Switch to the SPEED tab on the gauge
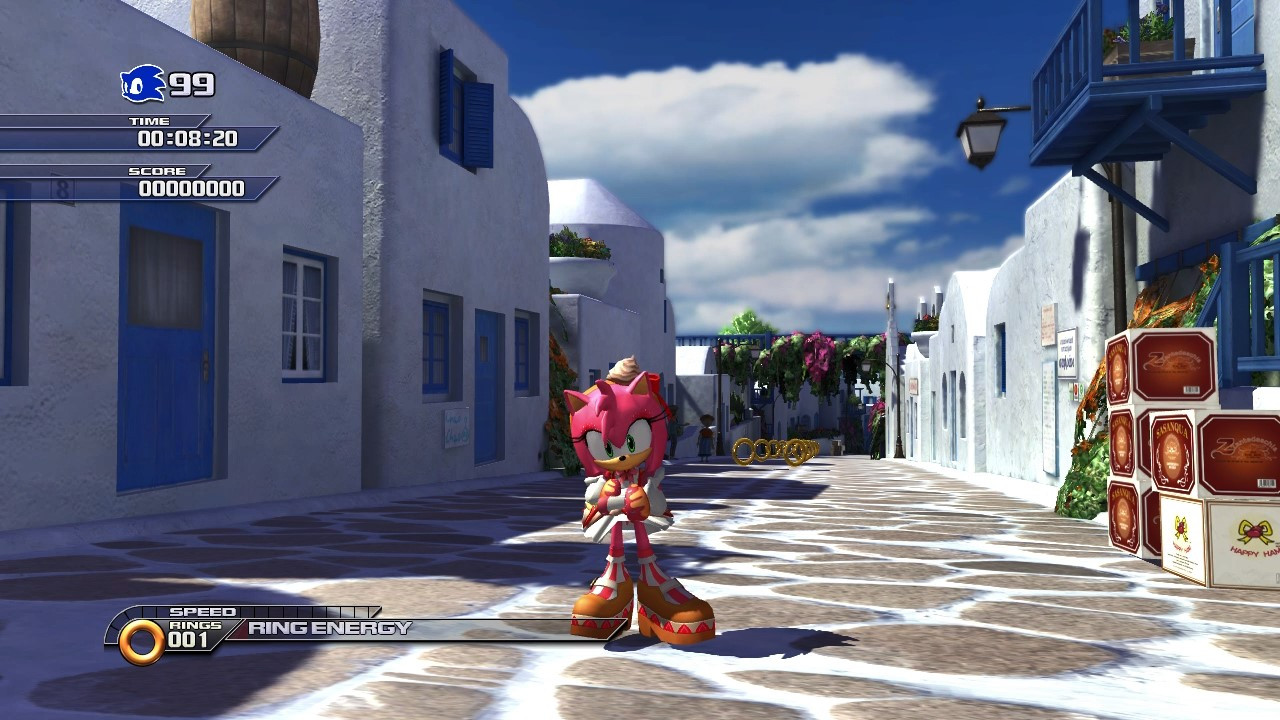This screenshot has height=720, width=1280. [x=204, y=610]
